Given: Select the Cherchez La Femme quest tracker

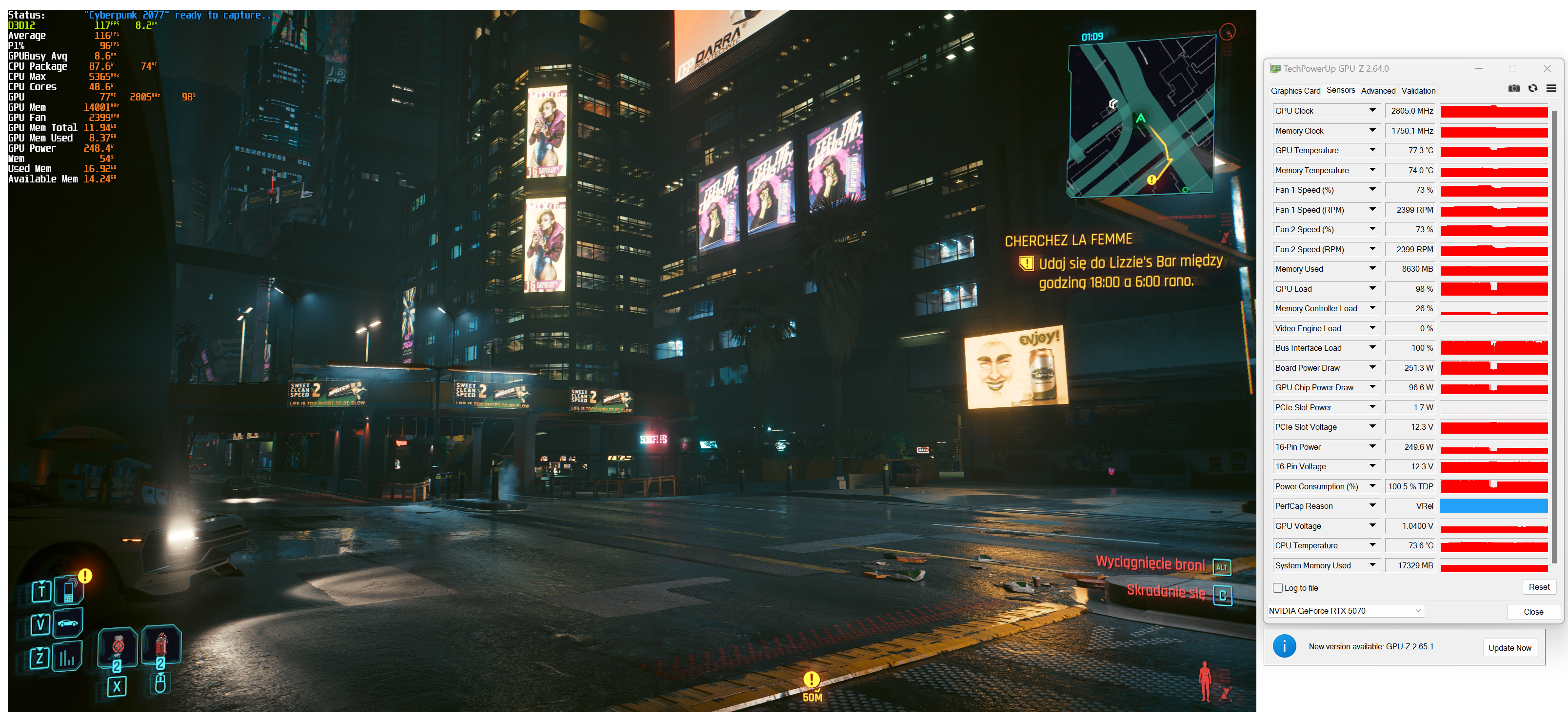Looking at the screenshot, I should point(1068,241).
